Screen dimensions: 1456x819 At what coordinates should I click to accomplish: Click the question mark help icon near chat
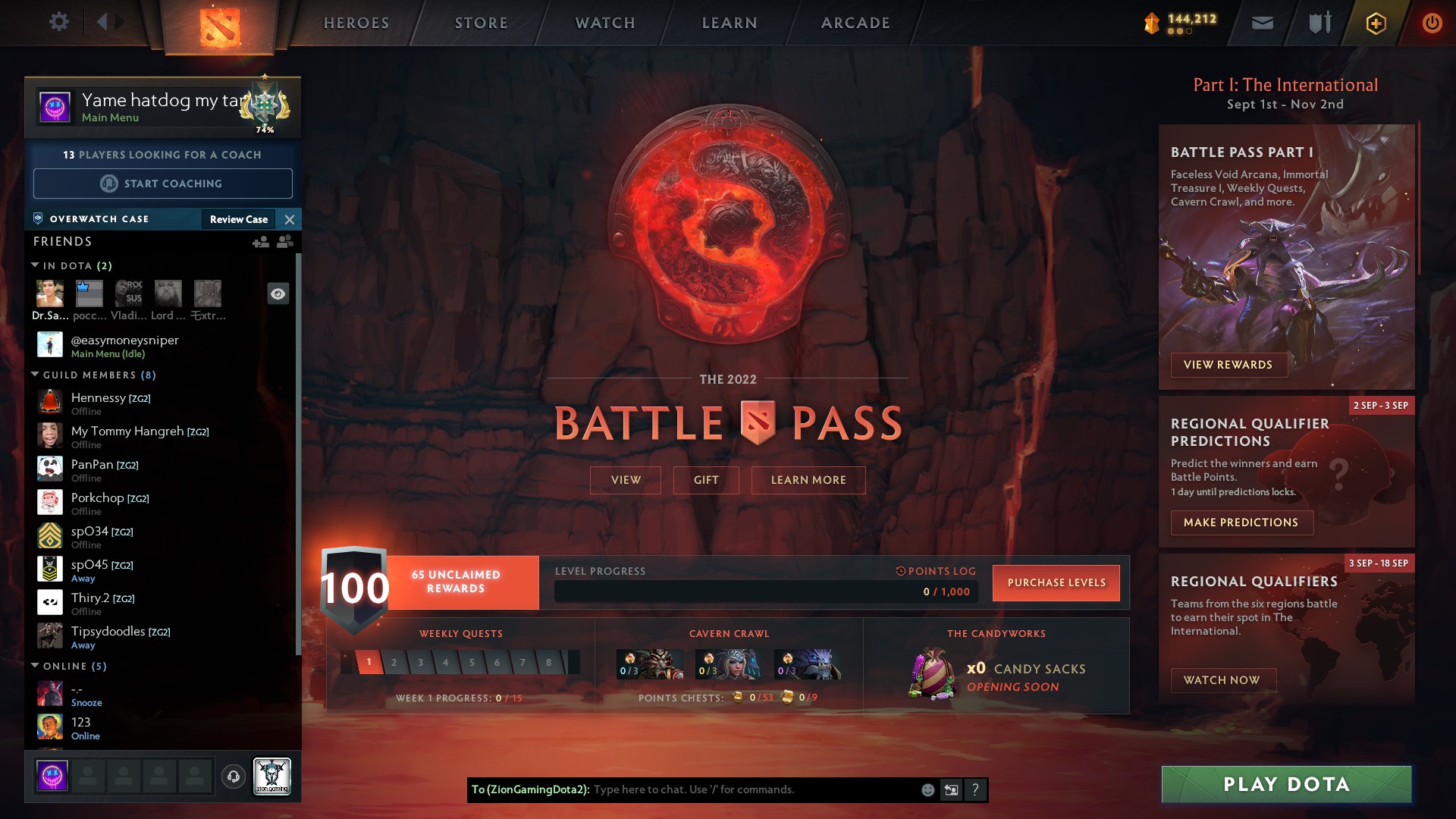click(x=976, y=789)
